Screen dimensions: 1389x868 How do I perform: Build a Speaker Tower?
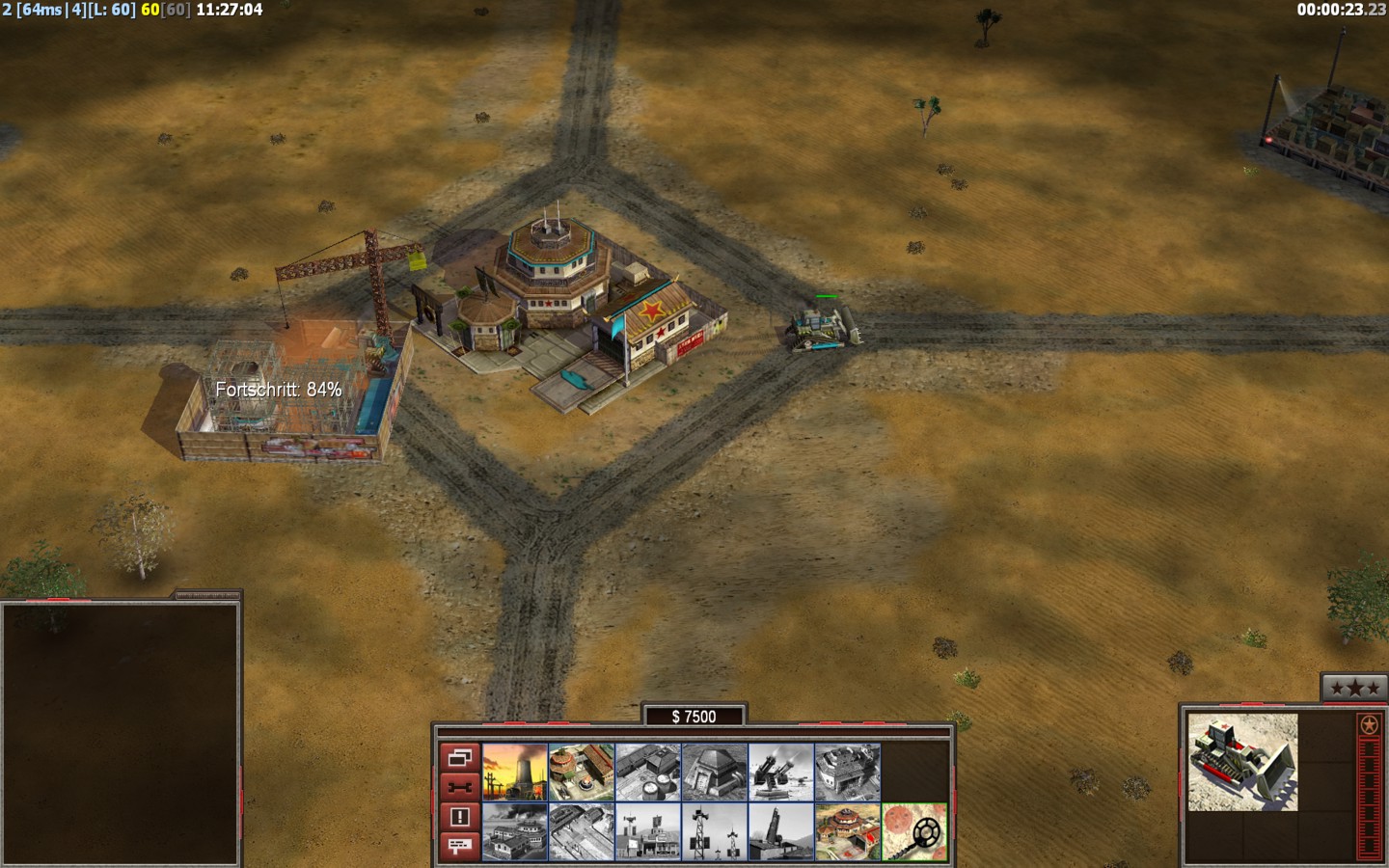point(715,831)
